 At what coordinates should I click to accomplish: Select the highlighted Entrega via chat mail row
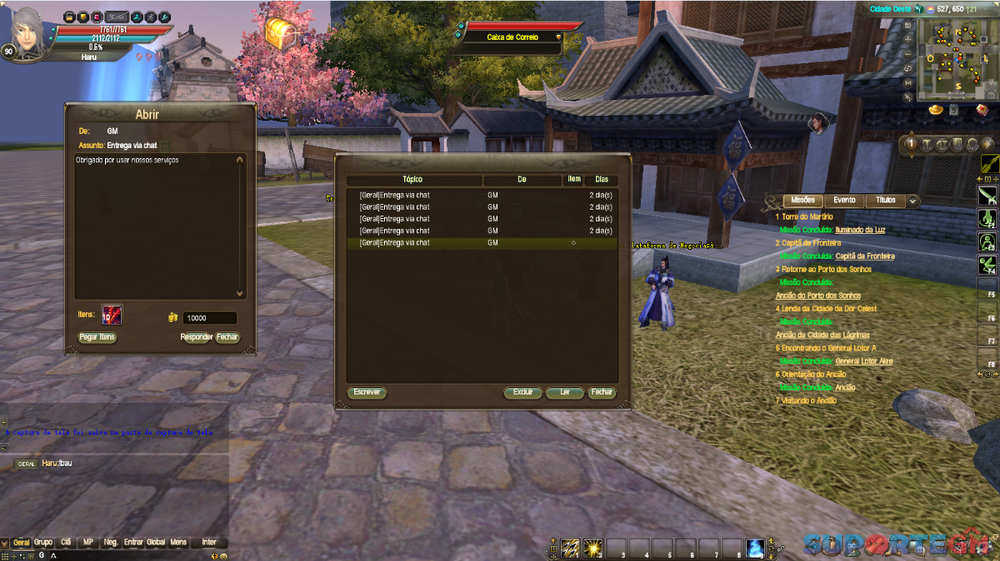click(420, 243)
